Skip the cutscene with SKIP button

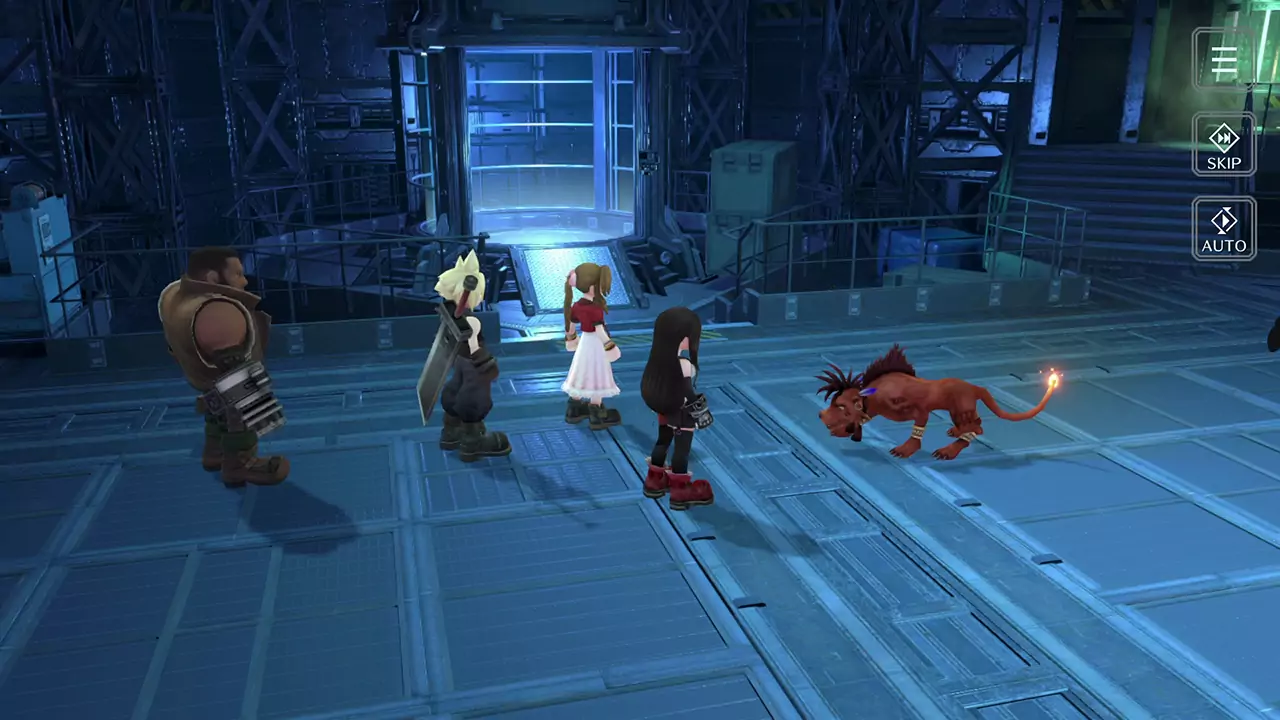pyautogui.click(x=1224, y=145)
